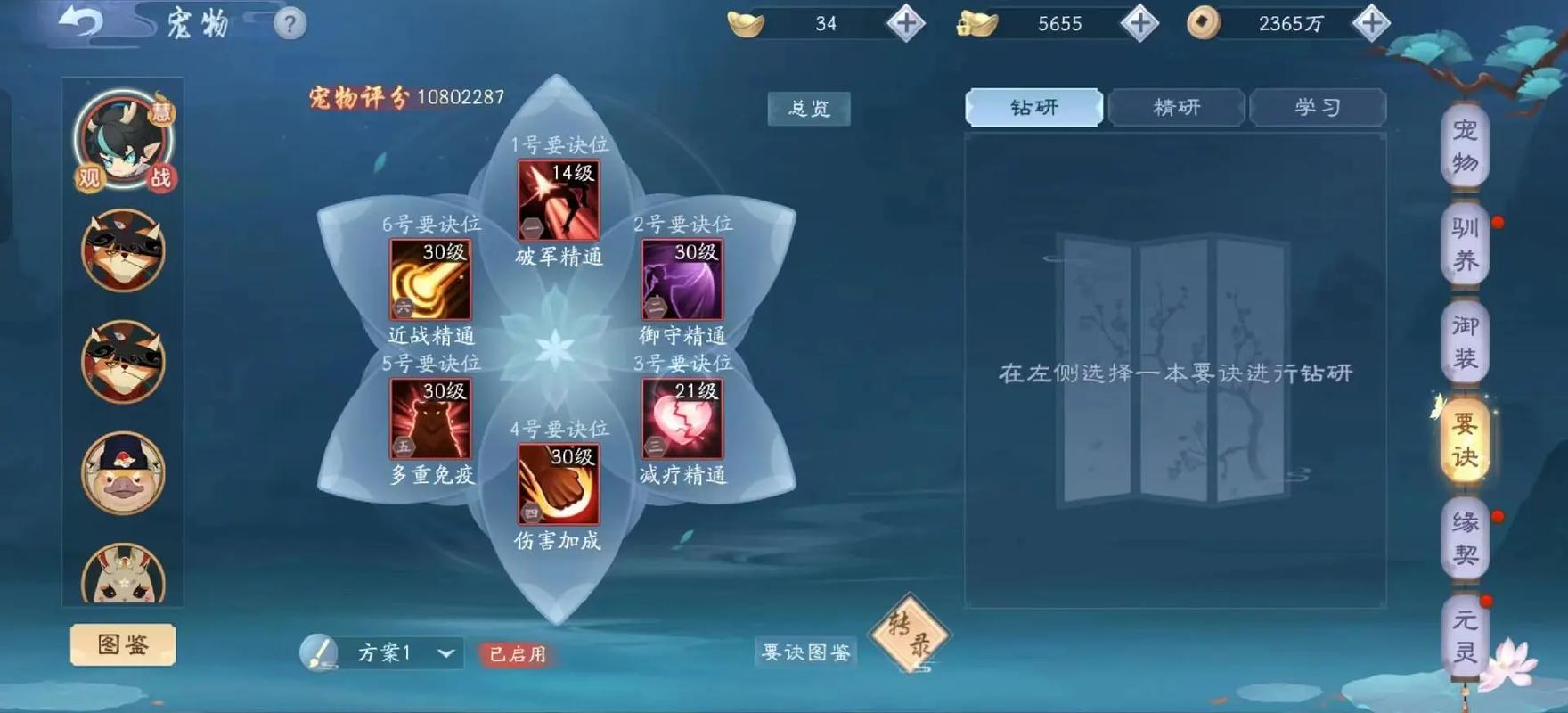The image size is (1568, 713).
Task: Select the 减疗精通 broken-heart skill icon
Action: click(684, 419)
